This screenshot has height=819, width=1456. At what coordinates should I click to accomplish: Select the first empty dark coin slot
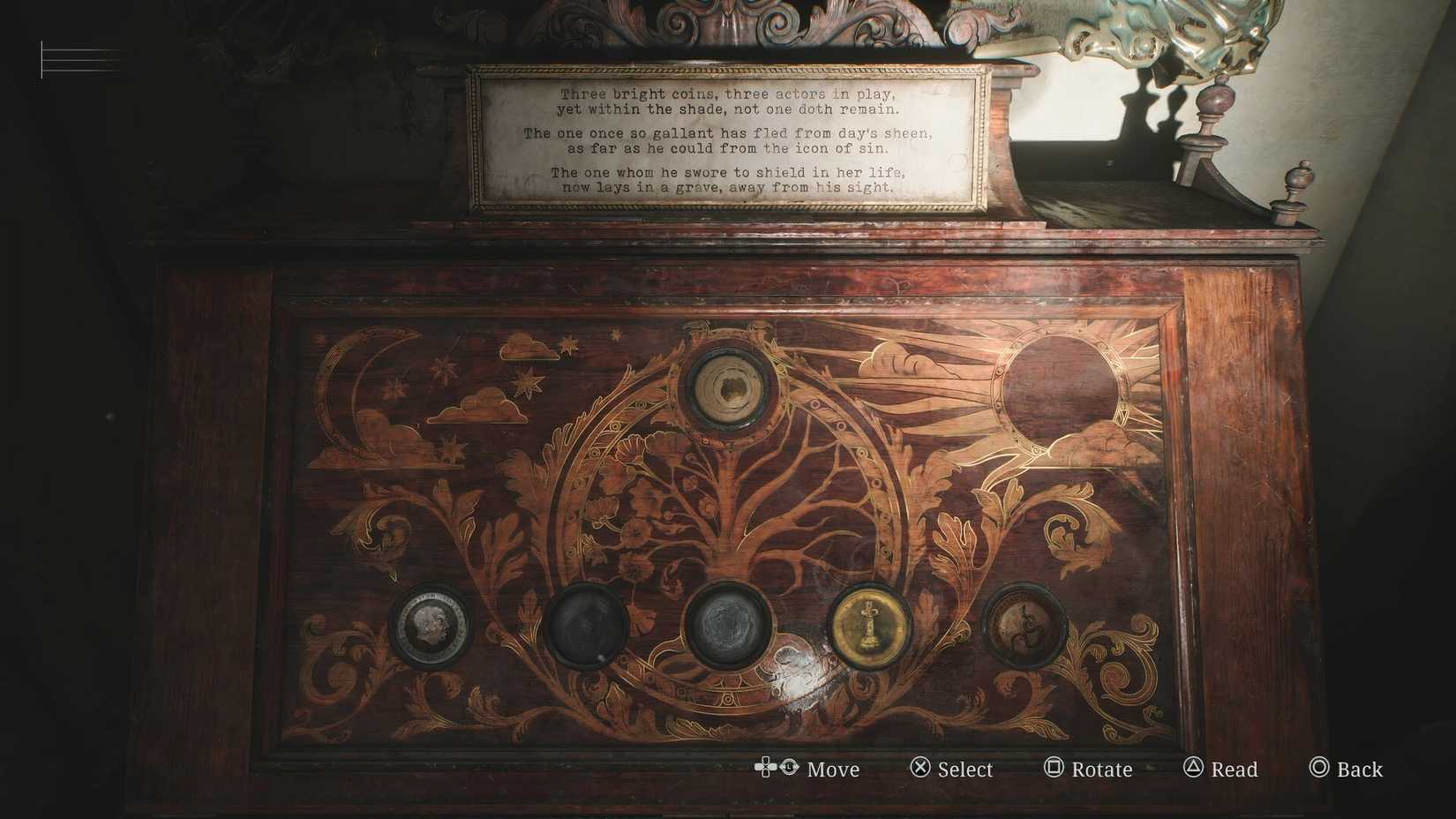click(585, 628)
